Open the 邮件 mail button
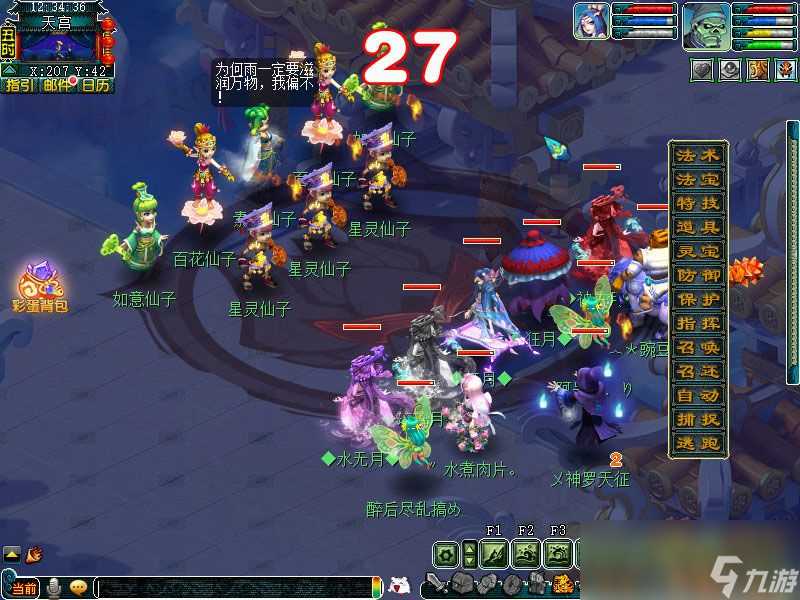This screenshot has width=800, height=600. tap(57, 86)
